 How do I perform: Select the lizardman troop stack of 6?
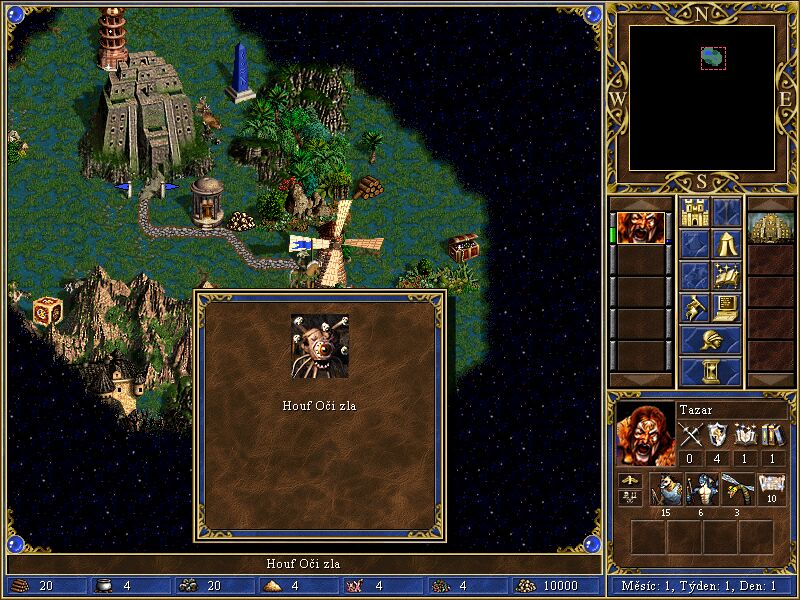(701, 489)
